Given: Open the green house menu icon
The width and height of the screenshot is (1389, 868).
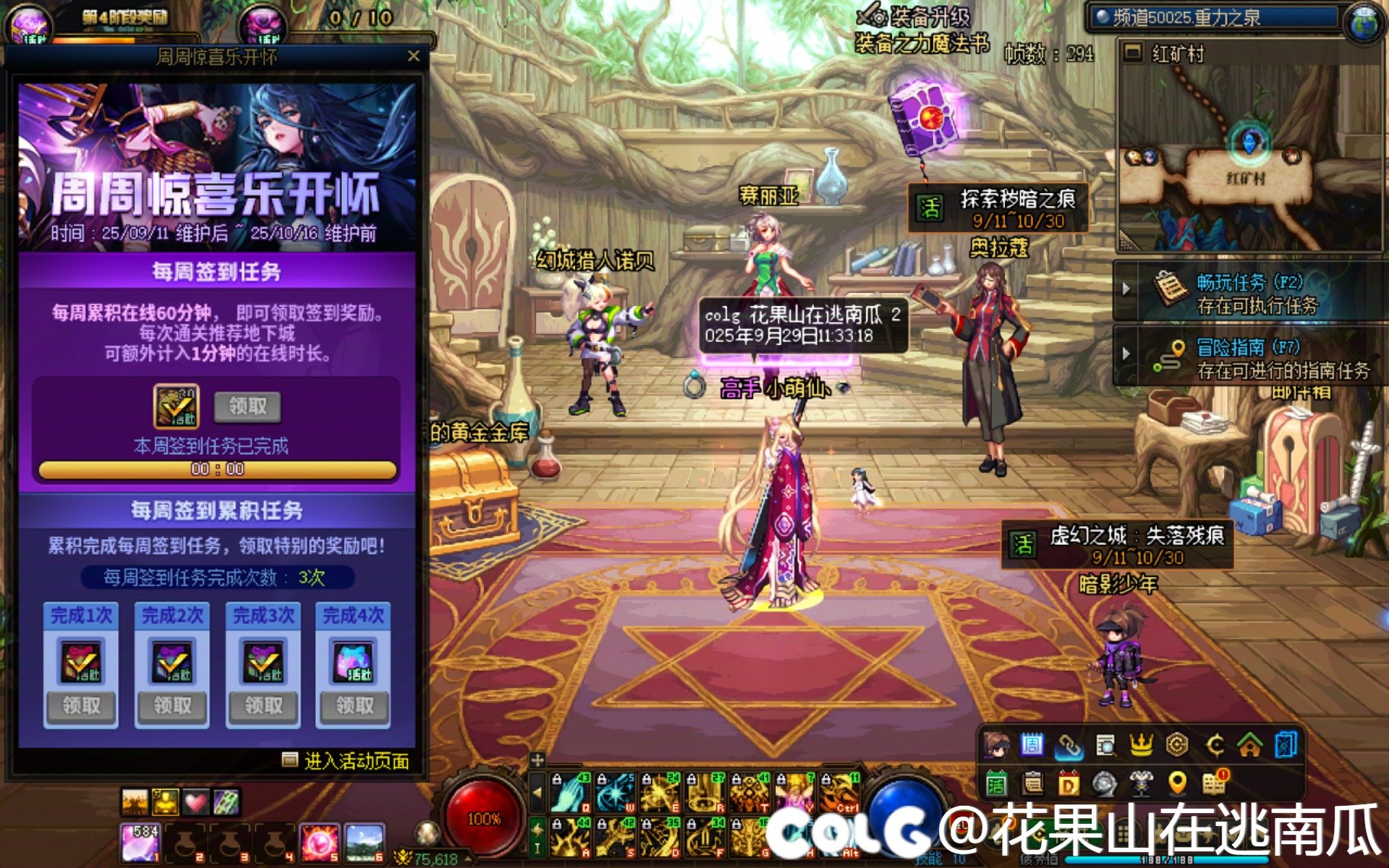Looking at the screenshot, I should [1250, 745].
